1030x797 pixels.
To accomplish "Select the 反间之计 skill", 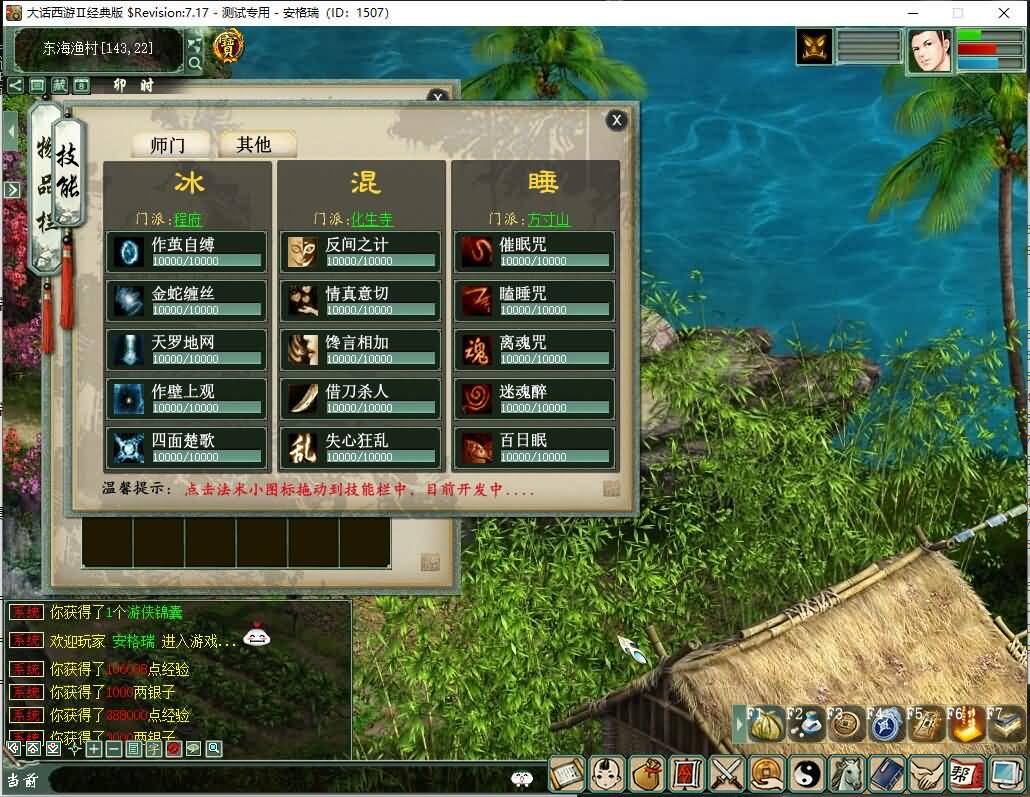I will [360, 252].
